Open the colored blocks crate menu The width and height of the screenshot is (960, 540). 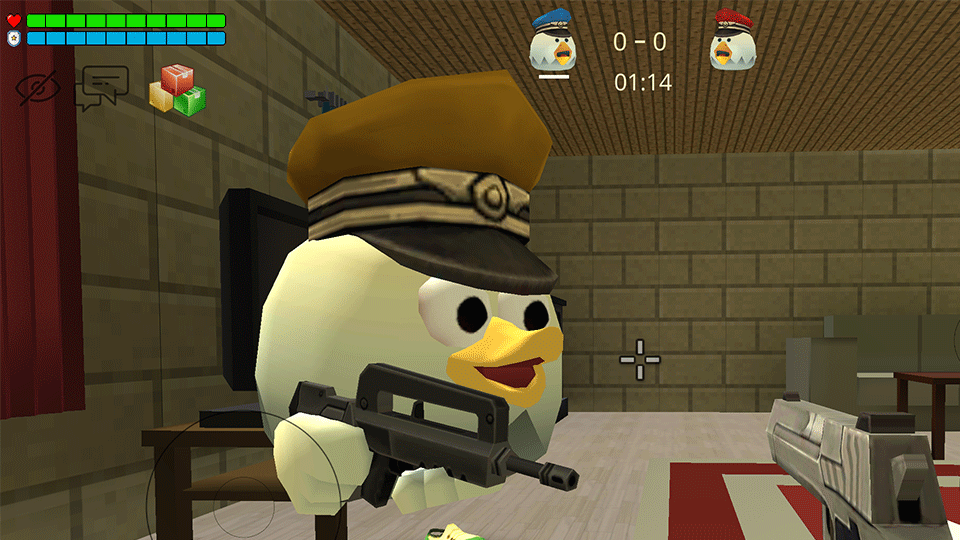(x=177, y=90)
